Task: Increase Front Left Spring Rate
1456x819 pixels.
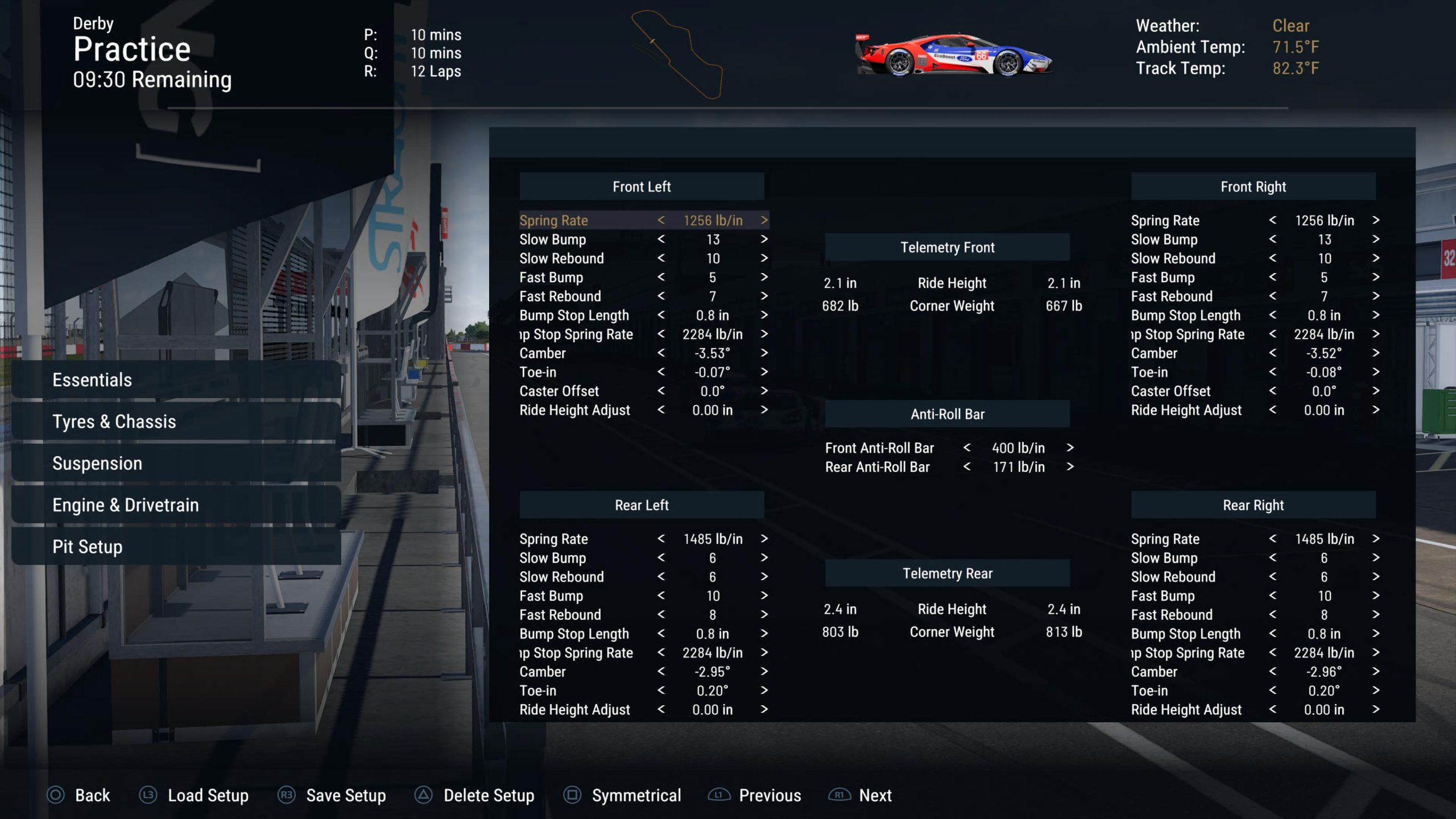Action: pos(764,220)
